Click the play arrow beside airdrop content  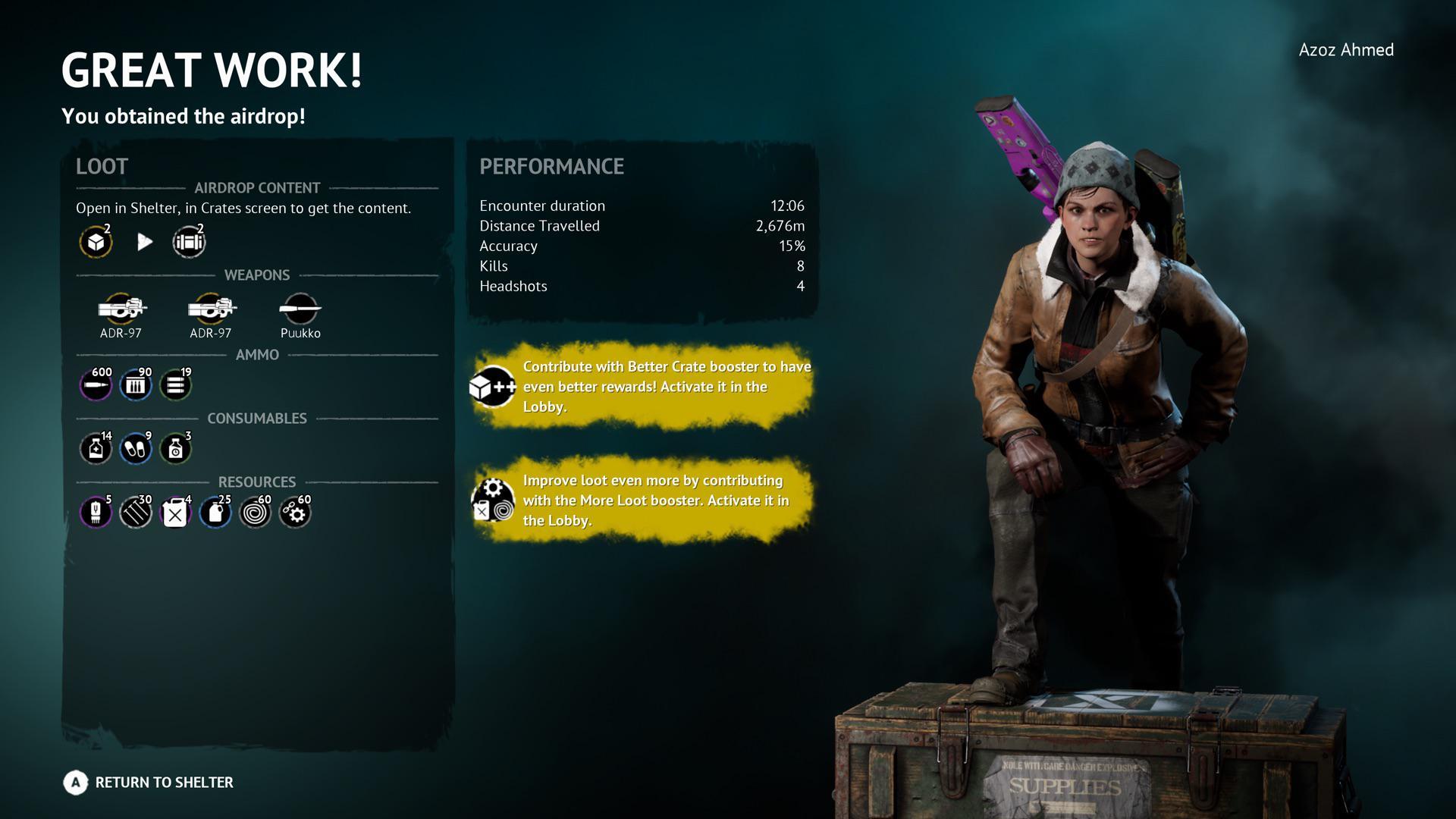144,243
